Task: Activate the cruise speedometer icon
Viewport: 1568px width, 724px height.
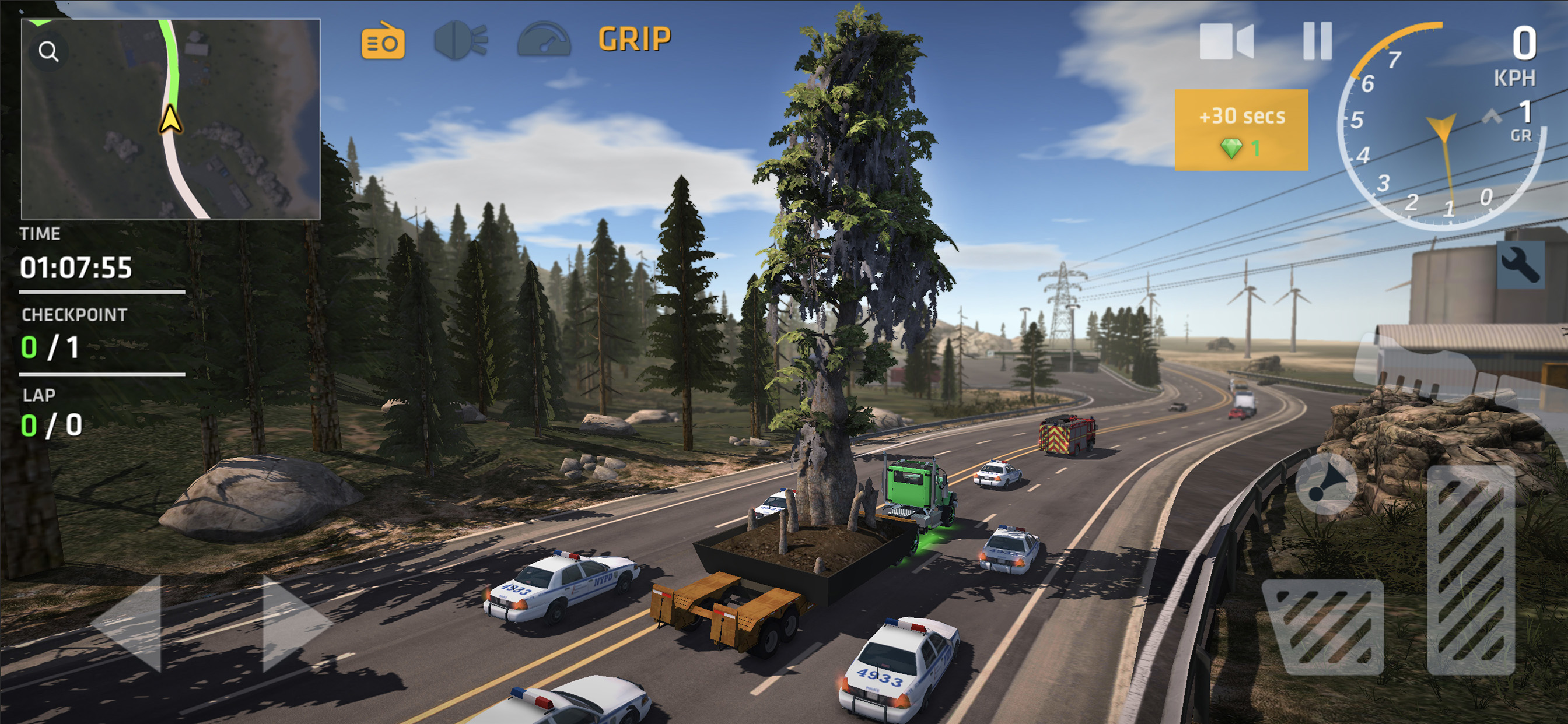Action: click(544, 41)
